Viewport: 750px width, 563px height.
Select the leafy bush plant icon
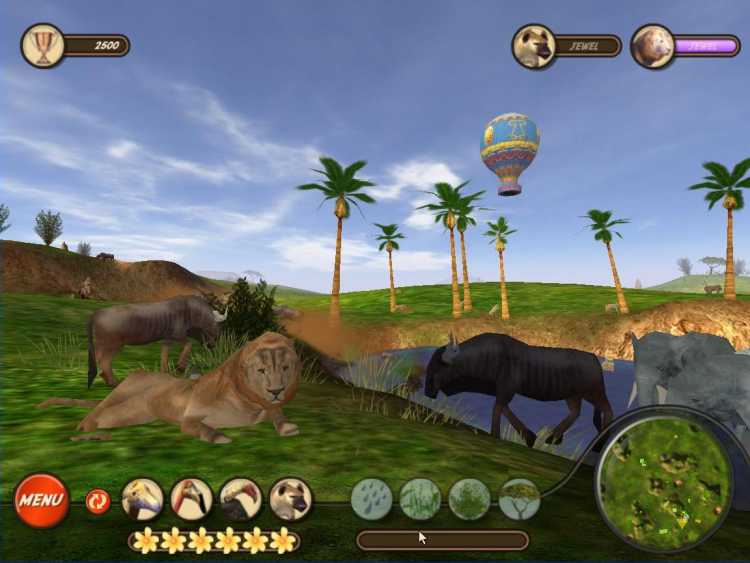pyautogui.click(x=470, y=499)
